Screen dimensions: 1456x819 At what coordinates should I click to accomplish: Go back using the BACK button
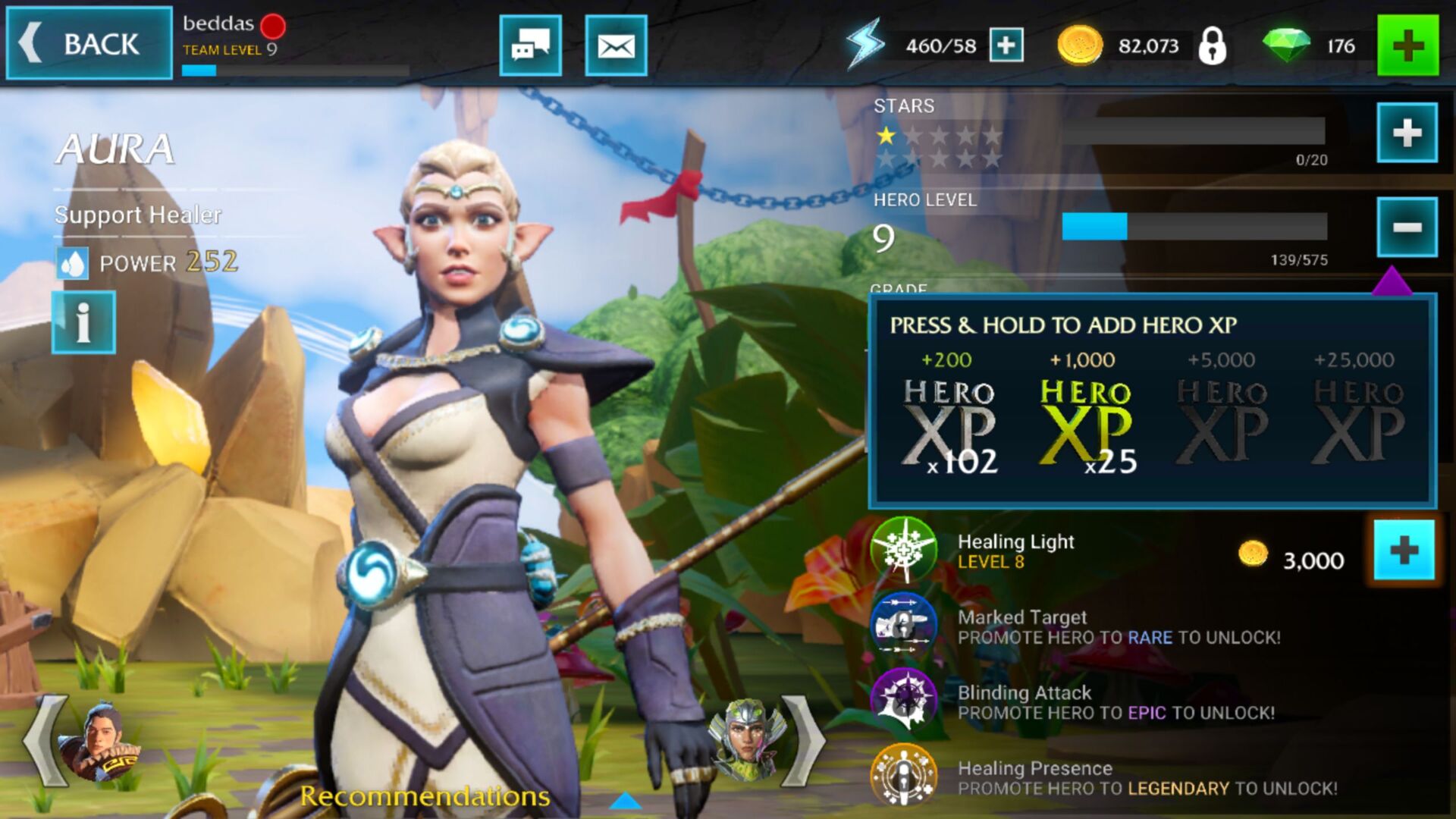click(x=89, y=43)
